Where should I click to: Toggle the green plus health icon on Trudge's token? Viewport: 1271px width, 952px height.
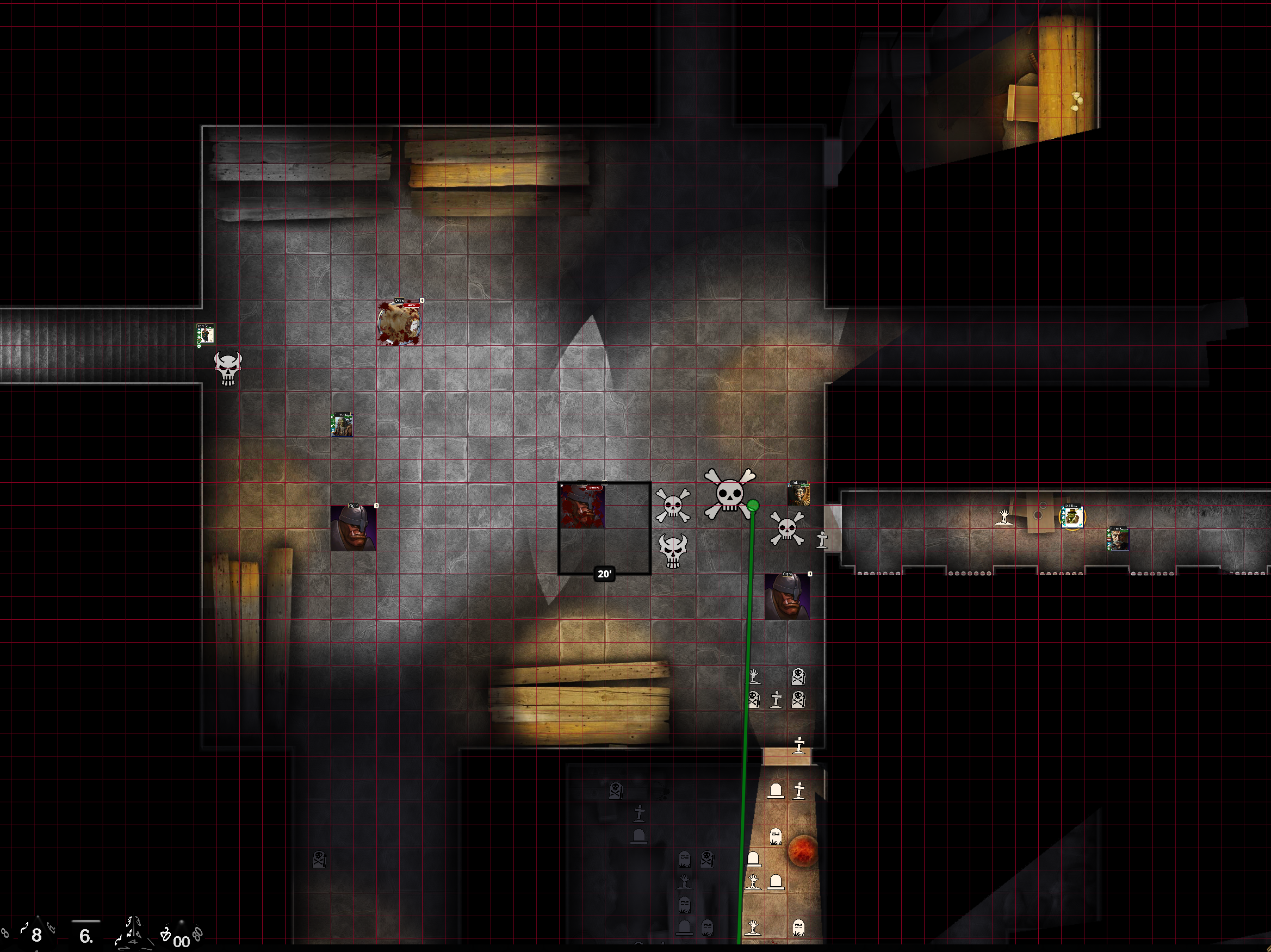pos(333,422)
